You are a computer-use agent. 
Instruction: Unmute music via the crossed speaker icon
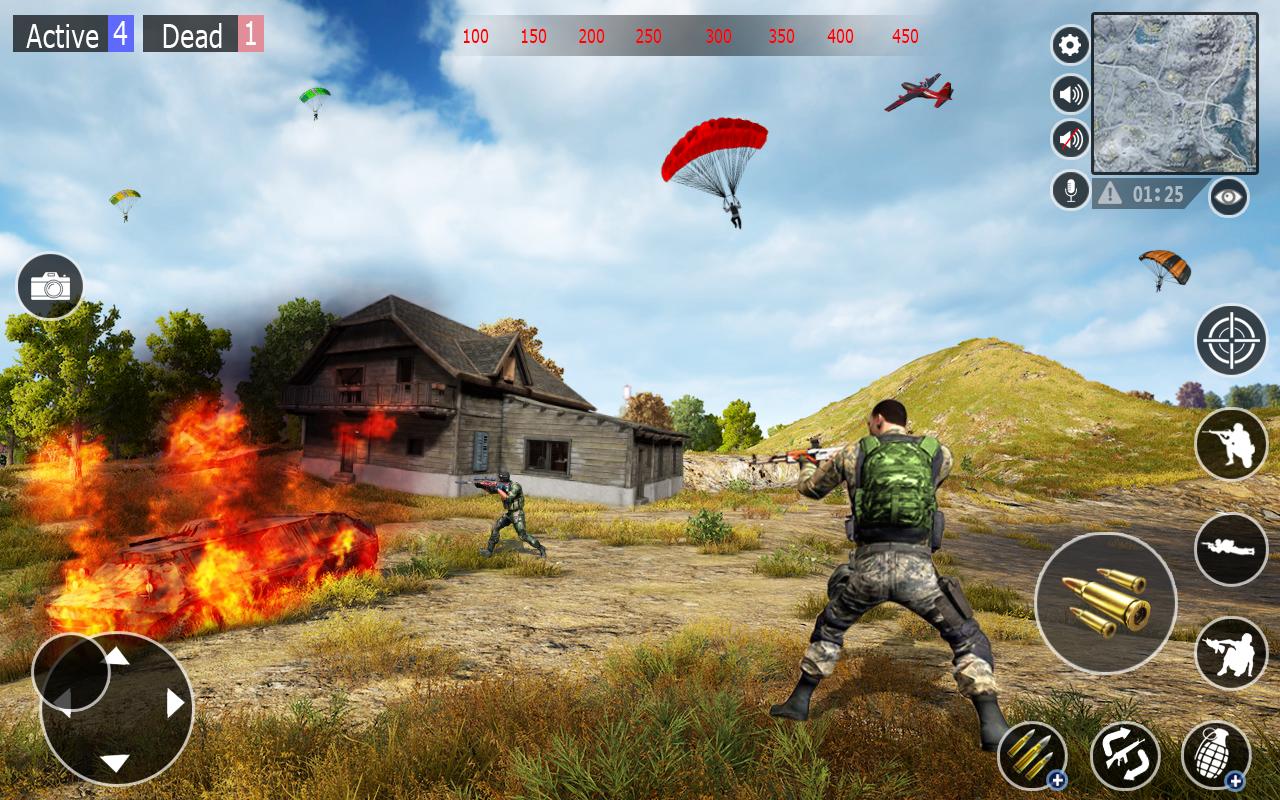1068,140
